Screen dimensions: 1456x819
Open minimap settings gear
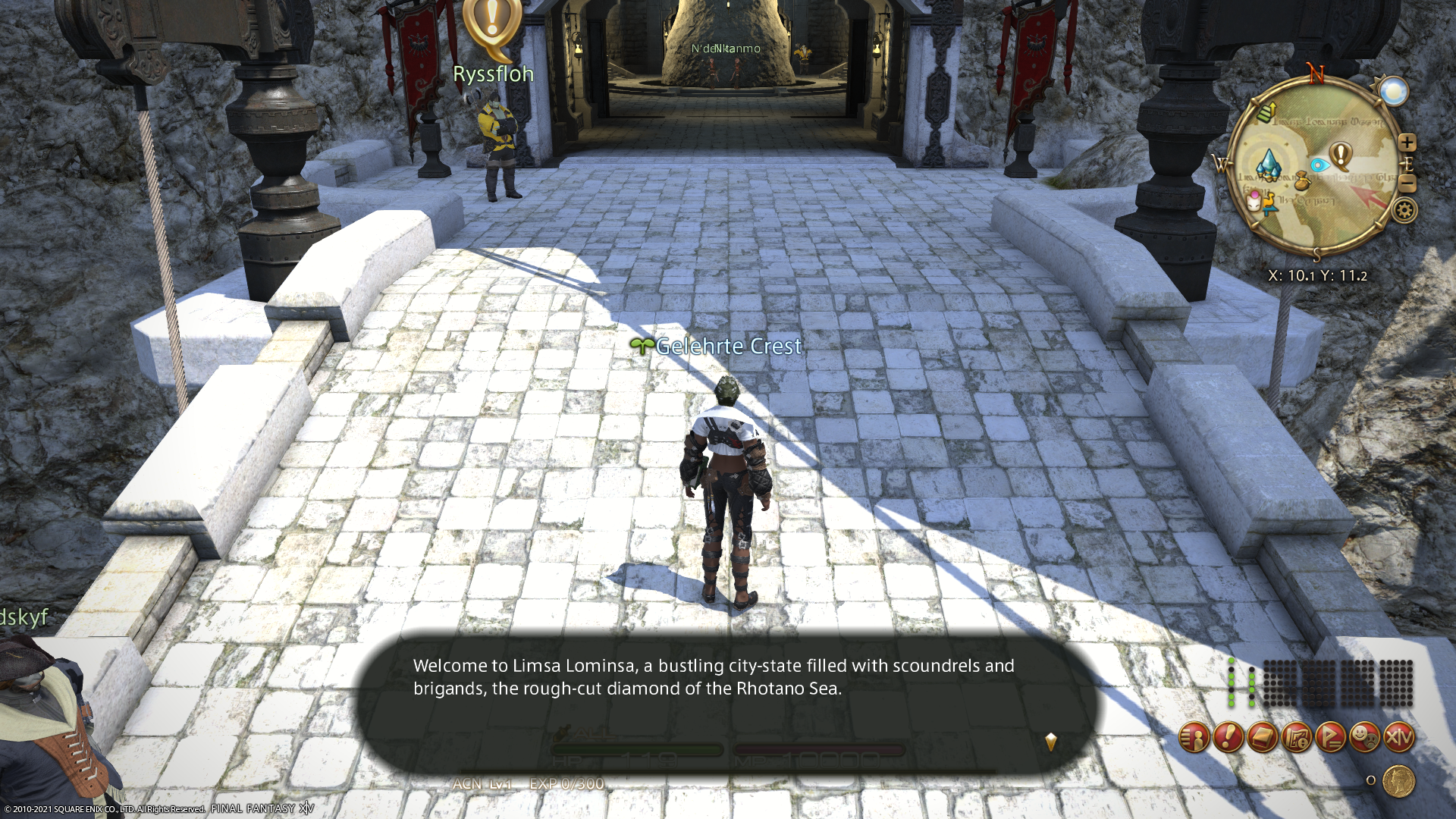pyautogui.click(x=1404, y=210)
